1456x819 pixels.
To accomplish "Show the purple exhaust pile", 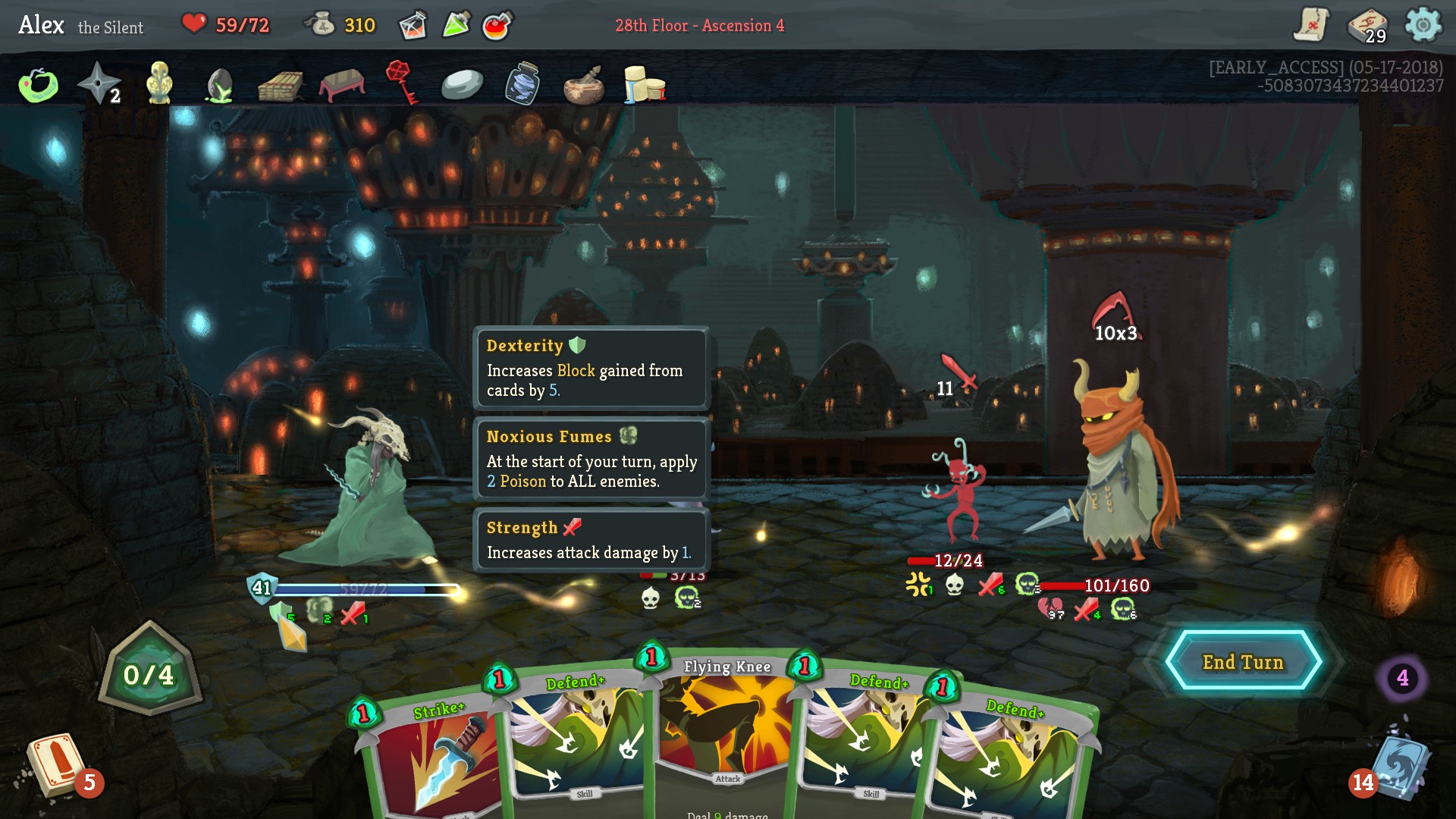I will coord(1402,678).
